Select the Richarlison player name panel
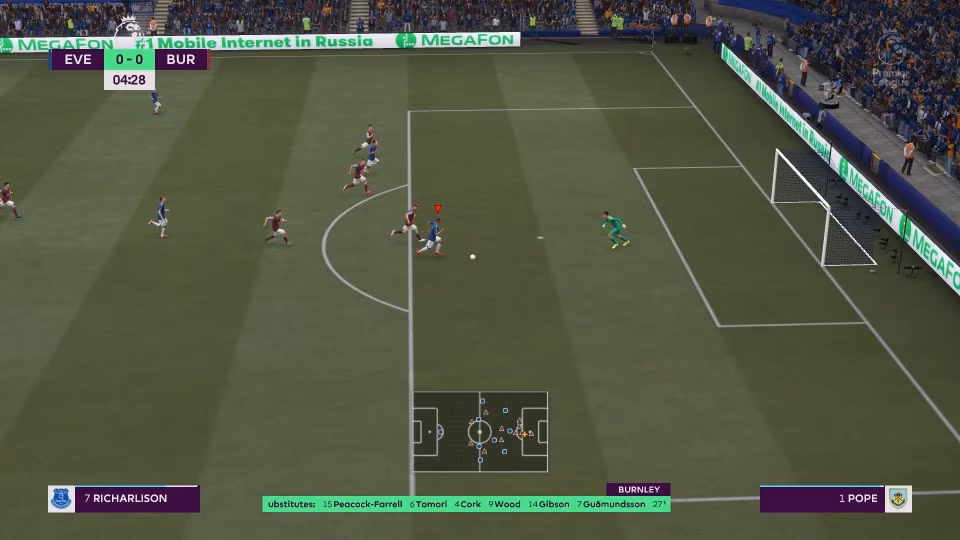 pyautogui.click(x=124, y=498)
